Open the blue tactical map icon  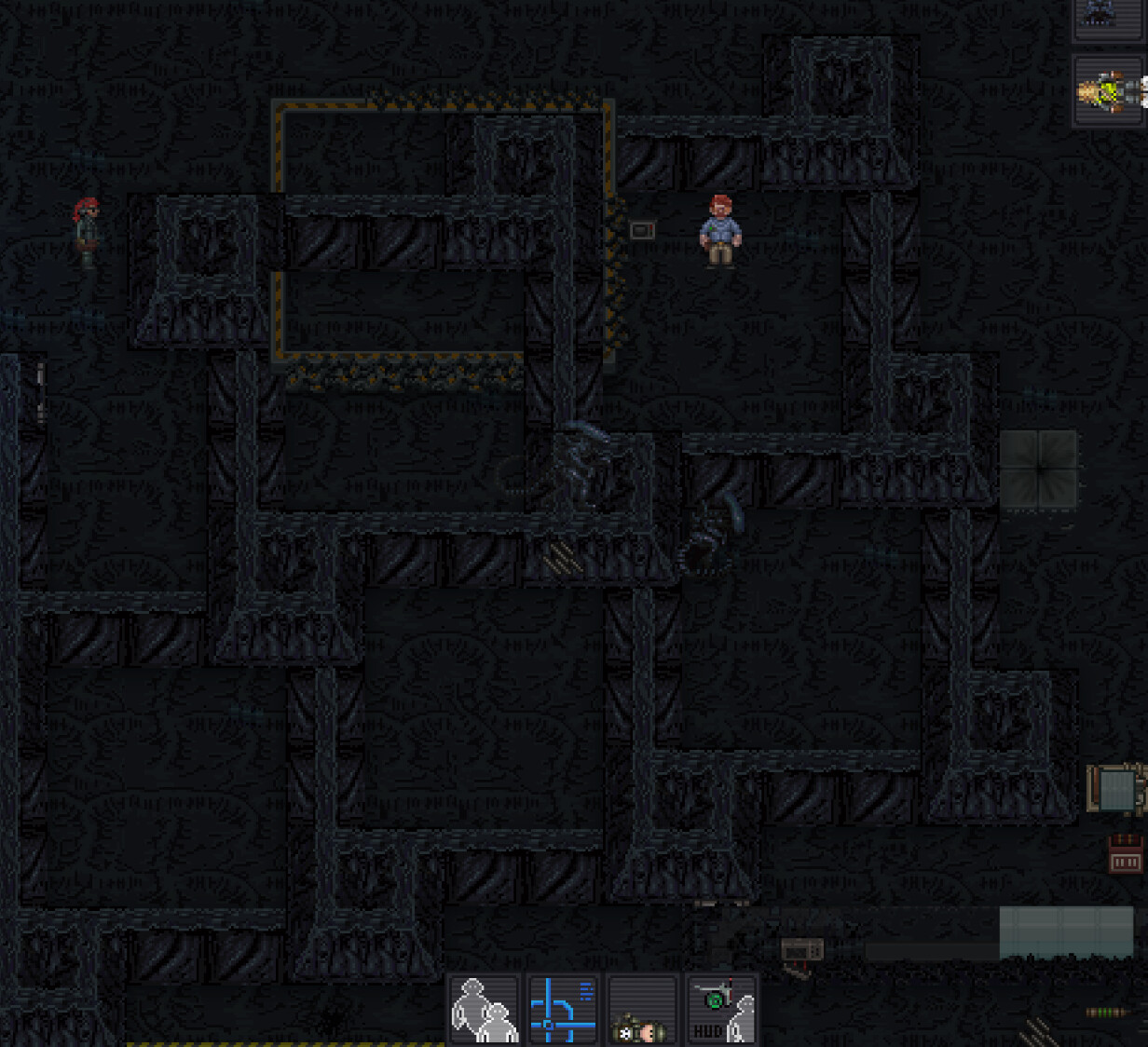(x=563, y=1010)
